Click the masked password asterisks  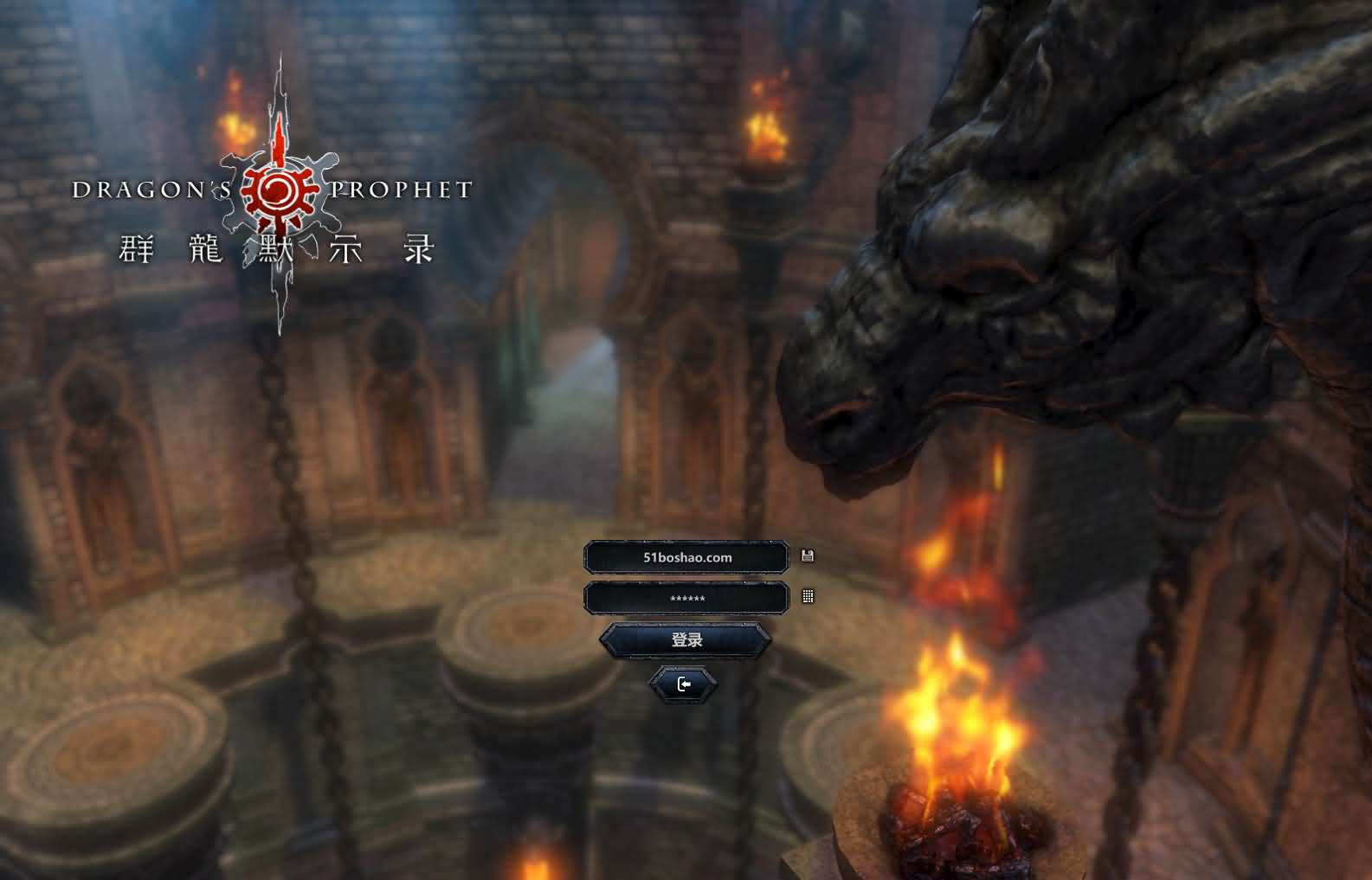click(x=686, y=597)
